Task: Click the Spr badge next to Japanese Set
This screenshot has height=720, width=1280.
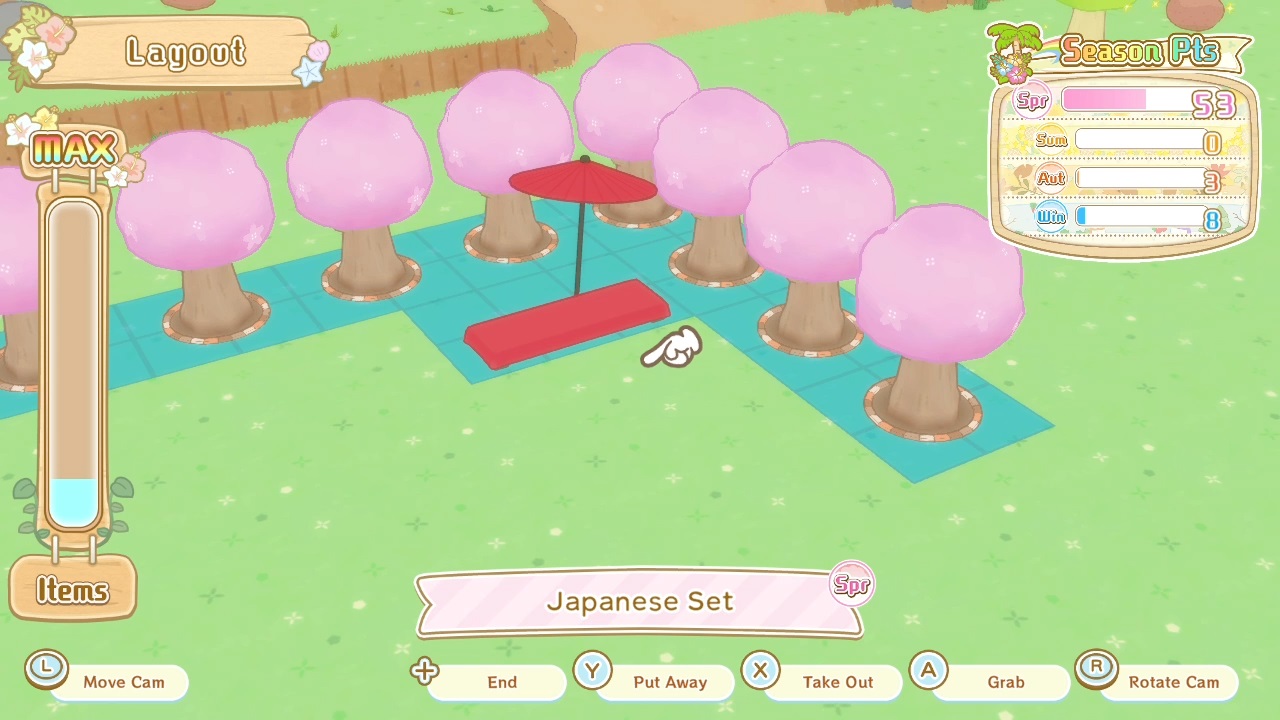Action: click(851, 584)
